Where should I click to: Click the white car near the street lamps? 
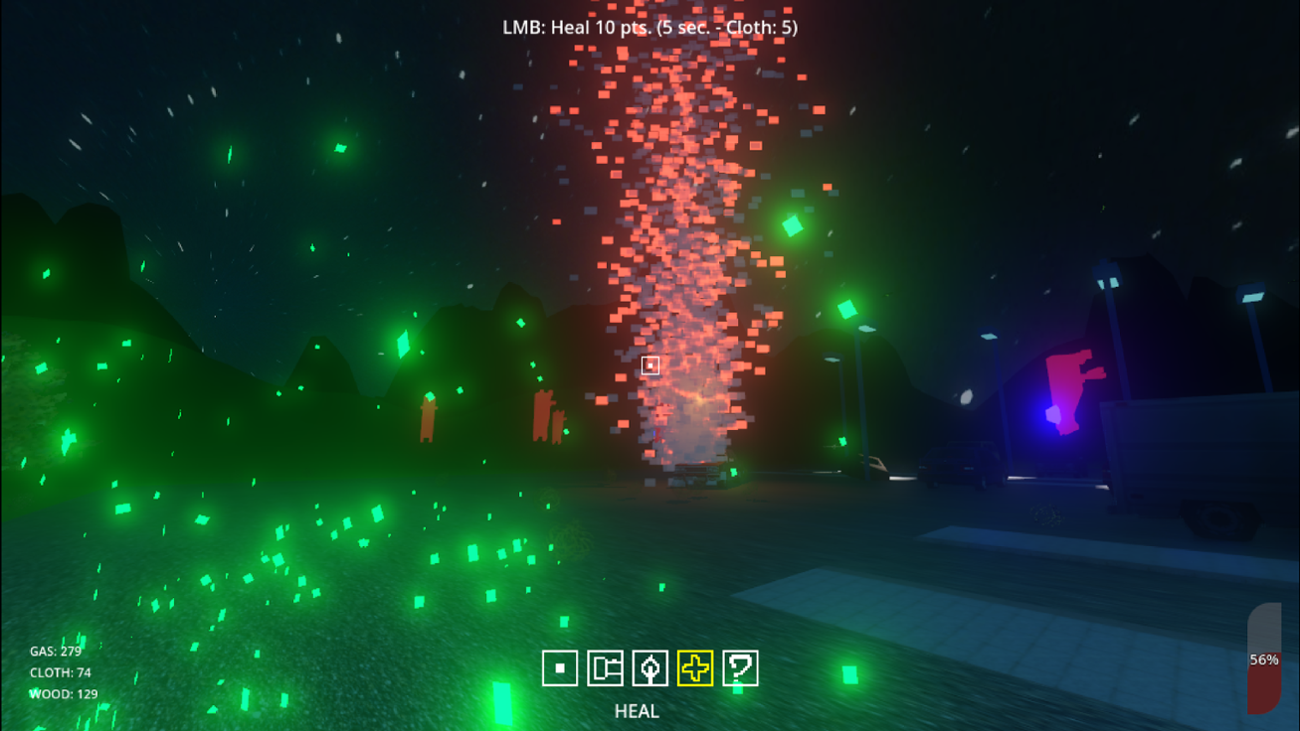(x=877, y=465)
